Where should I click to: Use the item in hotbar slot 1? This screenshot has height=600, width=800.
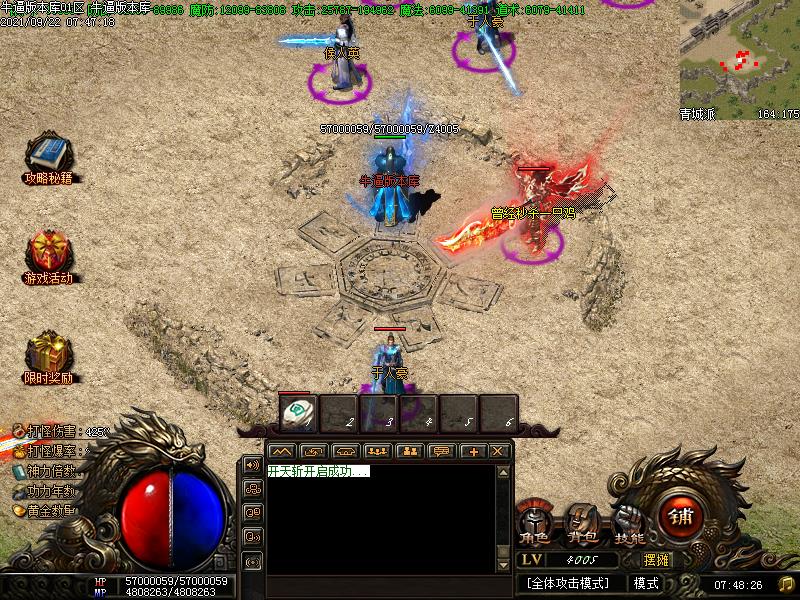(298, 413)
